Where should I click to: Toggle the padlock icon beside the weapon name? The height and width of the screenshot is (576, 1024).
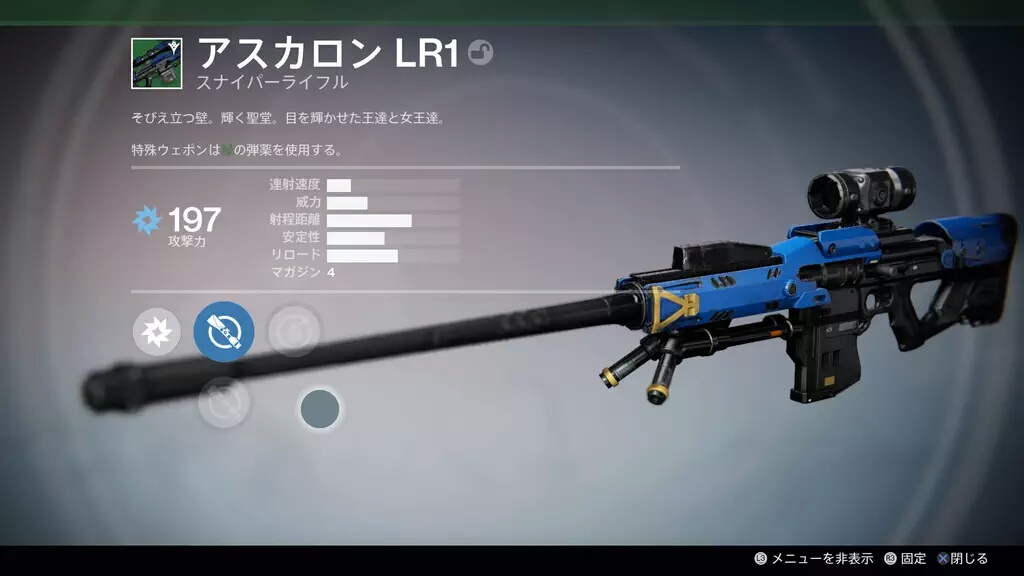480,53
